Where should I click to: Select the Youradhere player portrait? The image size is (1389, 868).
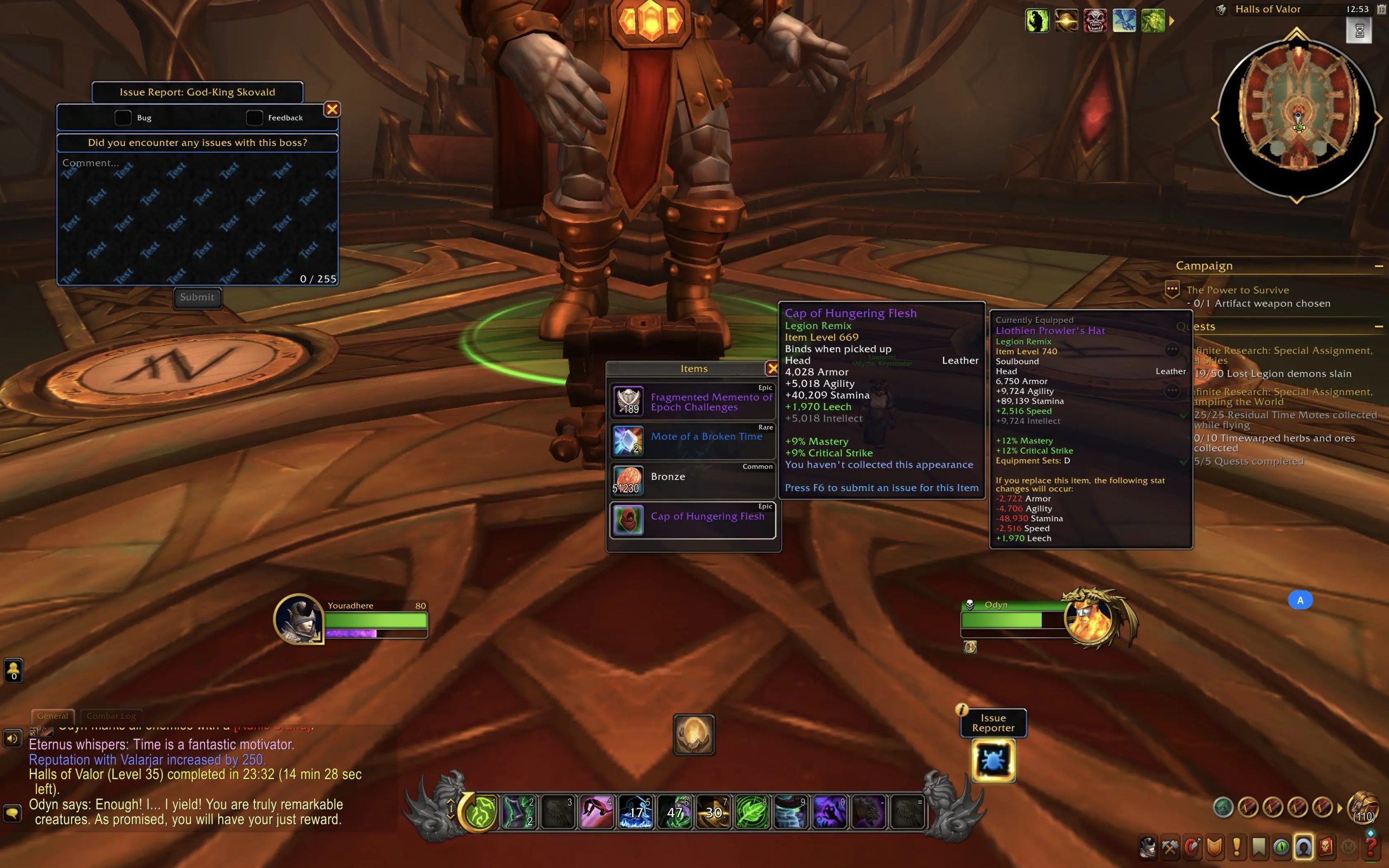298,619
